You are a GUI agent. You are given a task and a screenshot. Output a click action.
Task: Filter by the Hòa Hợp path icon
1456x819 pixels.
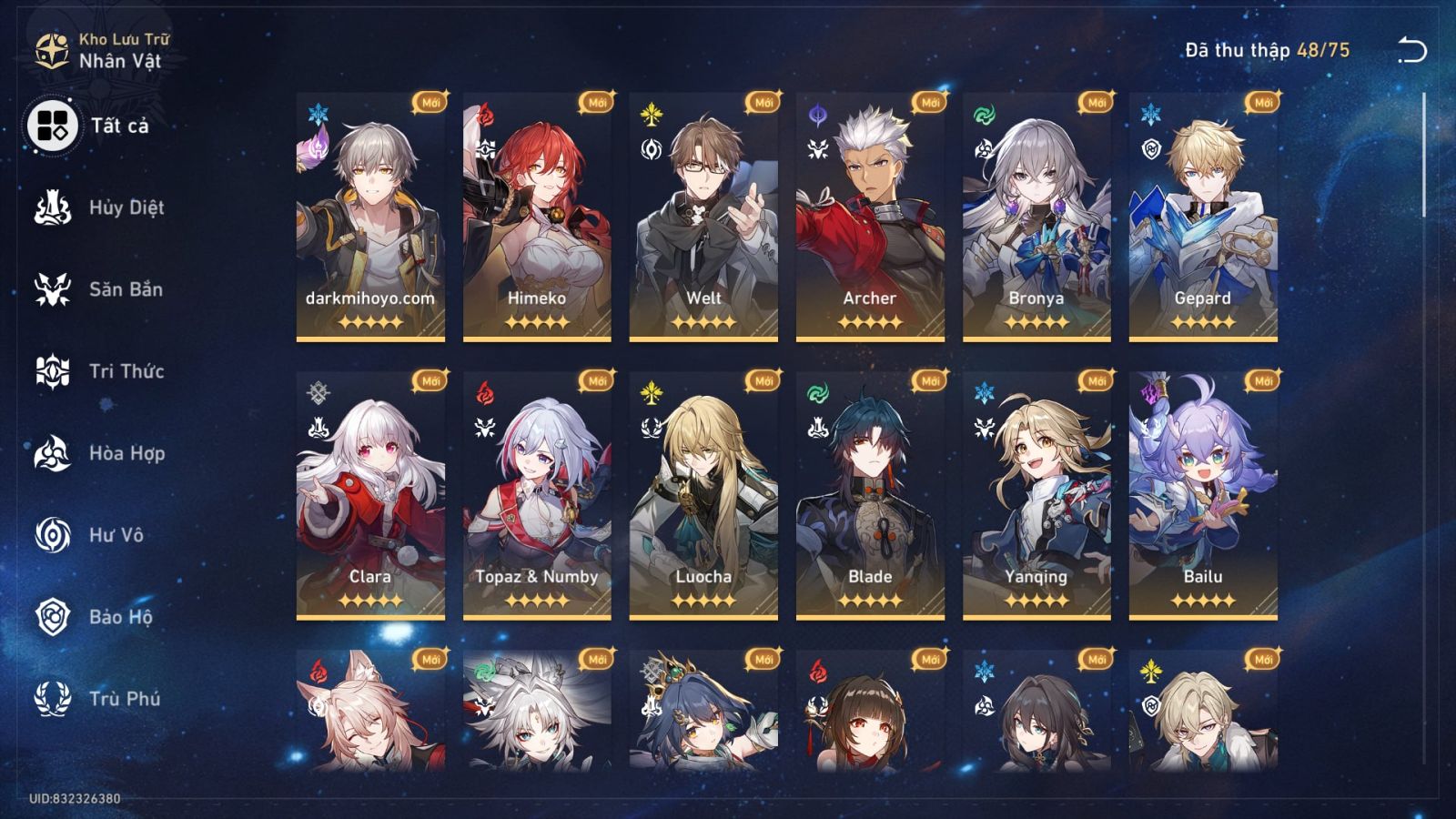click(53, 453)
